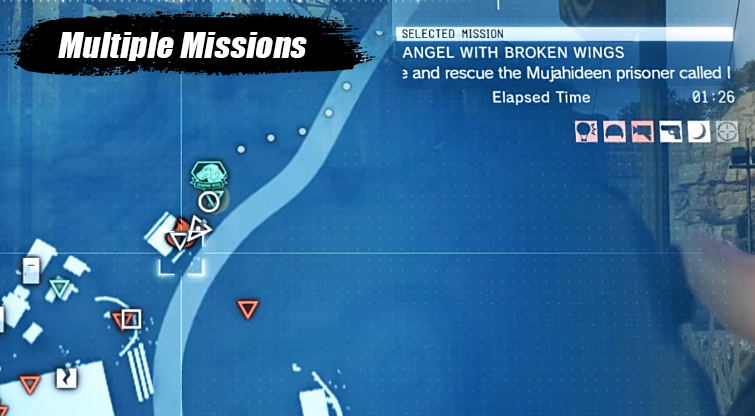The image size is (755, 416).
Task: Click the white square-outlined map marker
Action: pyautogui.click(x=131, y=319)
